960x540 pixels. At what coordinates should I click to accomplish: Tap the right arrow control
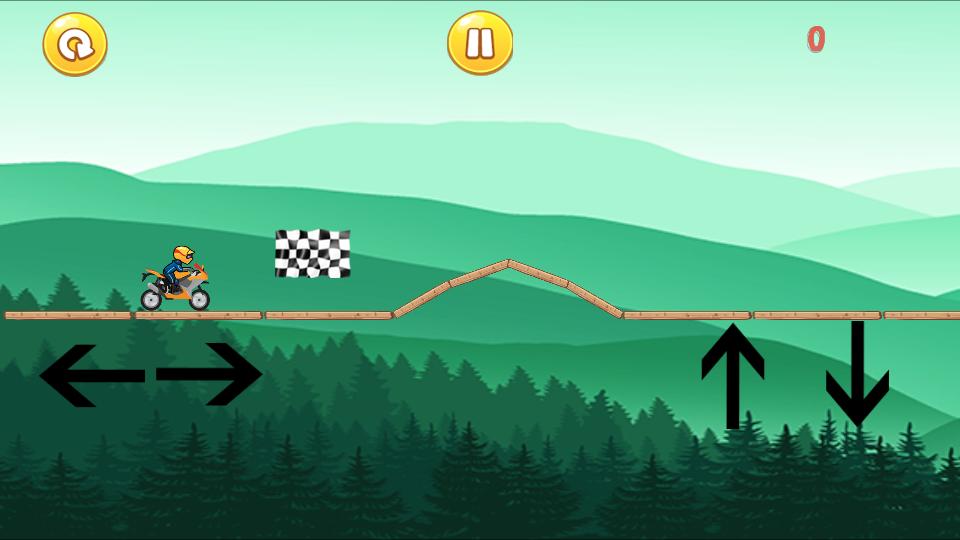click(210, 375)
